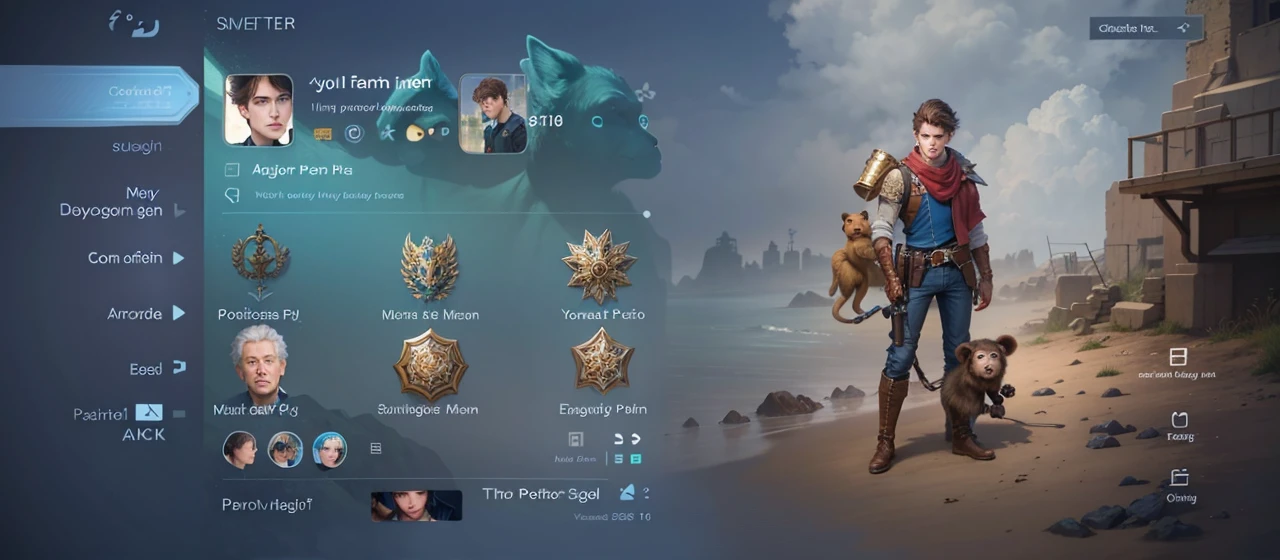
Task: Select the highlighted top sidebar tab
Action: tap(100, 95)
